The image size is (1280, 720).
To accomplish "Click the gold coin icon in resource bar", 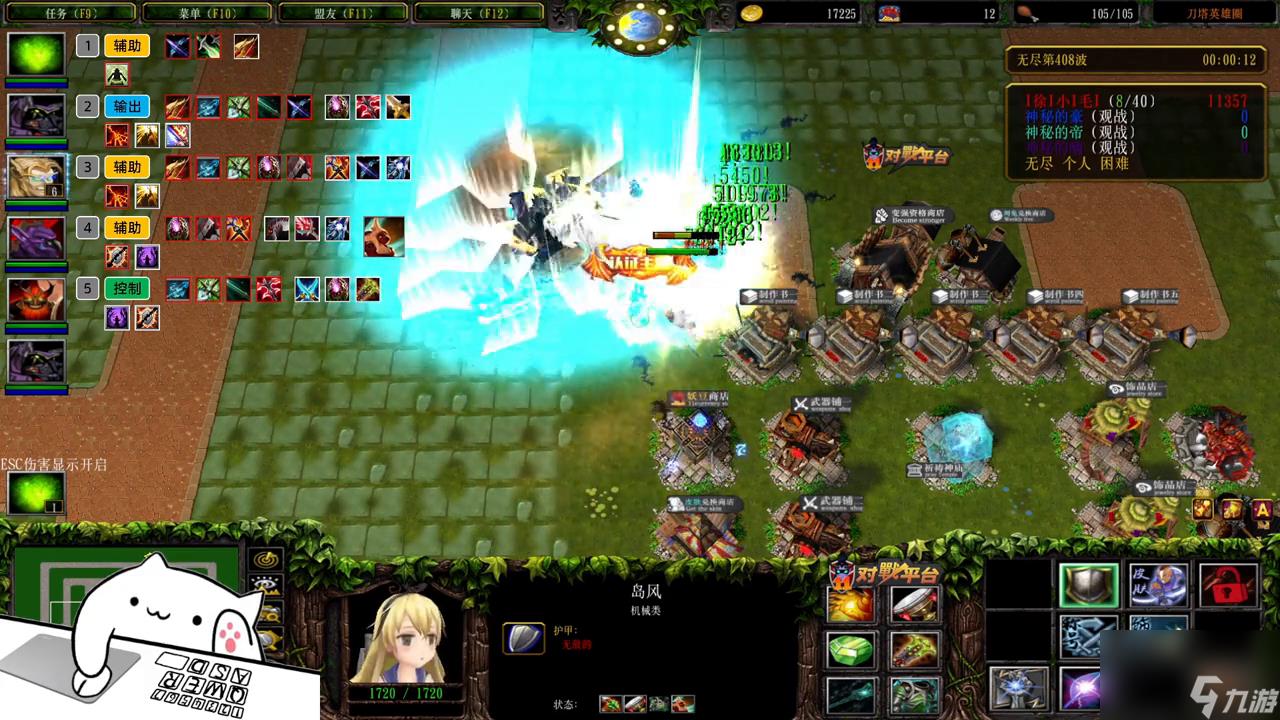I will click(750, 13).
